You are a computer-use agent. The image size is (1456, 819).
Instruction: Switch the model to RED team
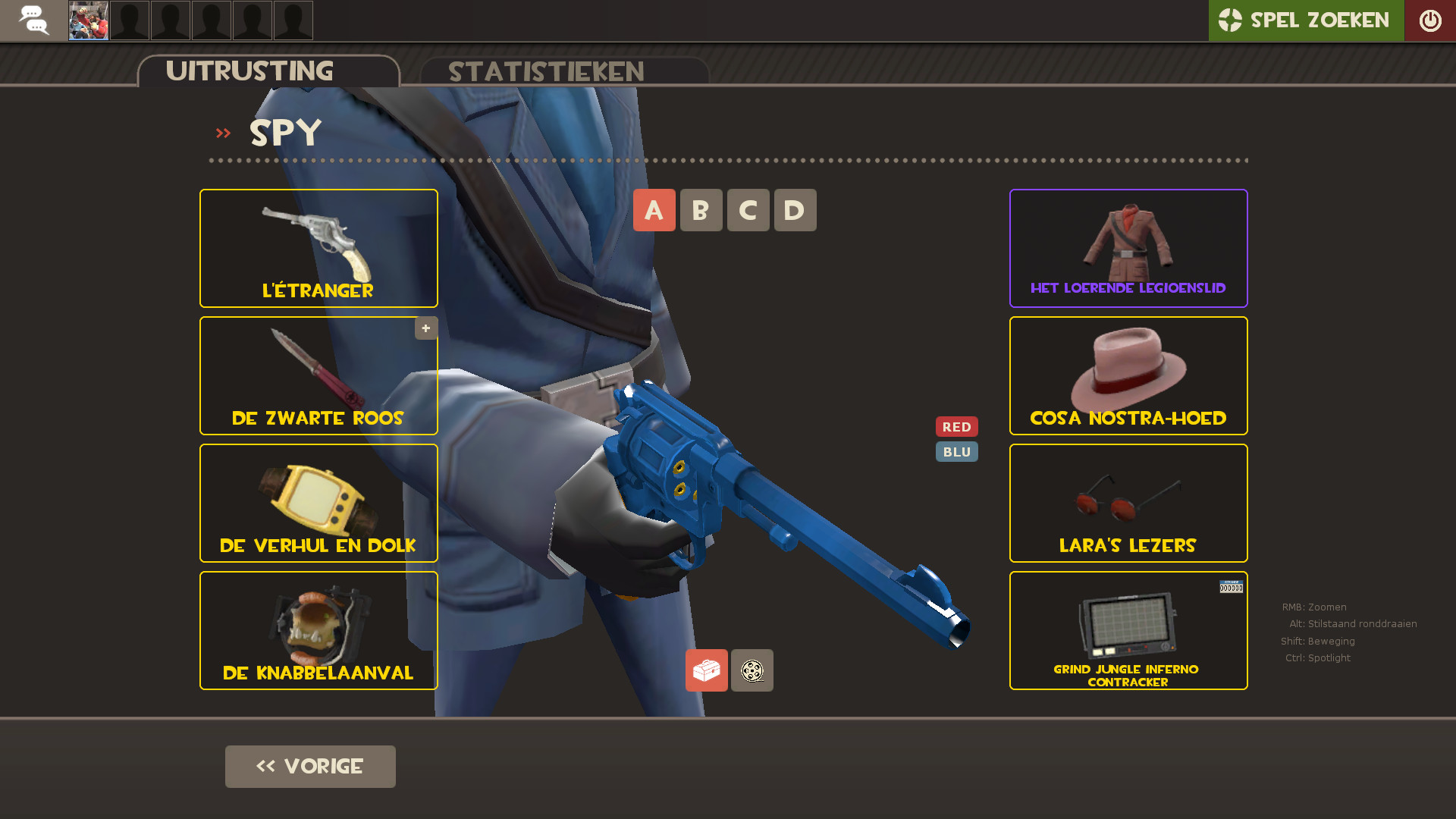pyautogui.click(x=957, y=426)
